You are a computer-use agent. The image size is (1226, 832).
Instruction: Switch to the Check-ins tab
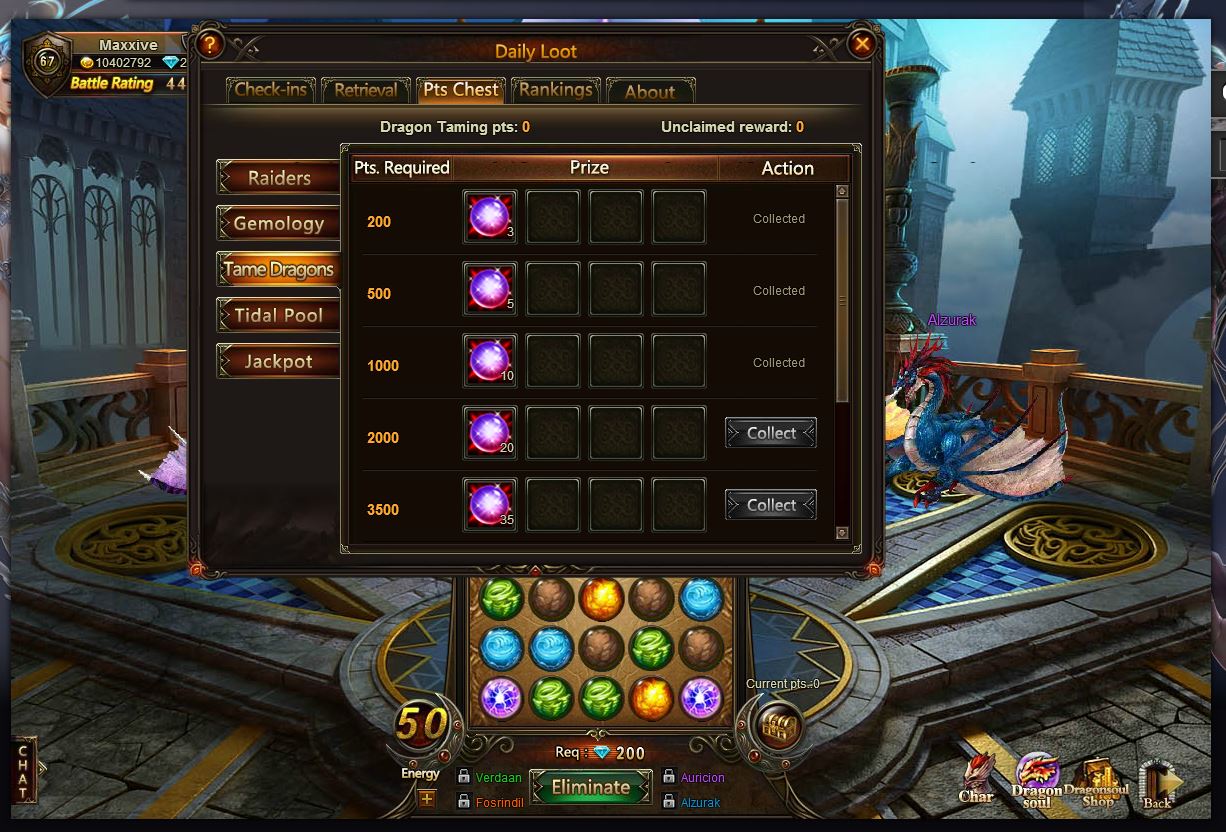click(270, 90)
